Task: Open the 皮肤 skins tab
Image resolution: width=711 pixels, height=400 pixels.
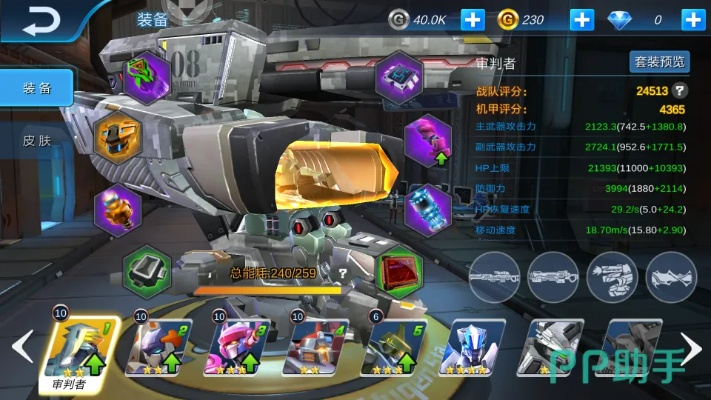Action: tap(37, 141)
